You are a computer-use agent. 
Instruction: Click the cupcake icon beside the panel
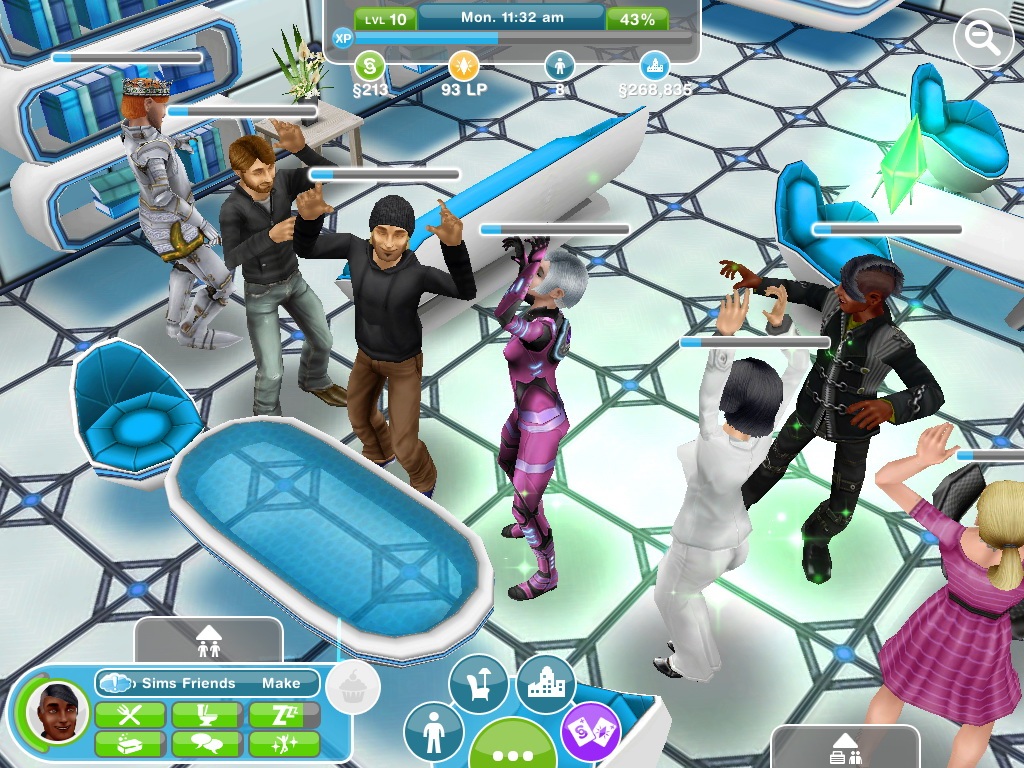[x=353, y=688]
